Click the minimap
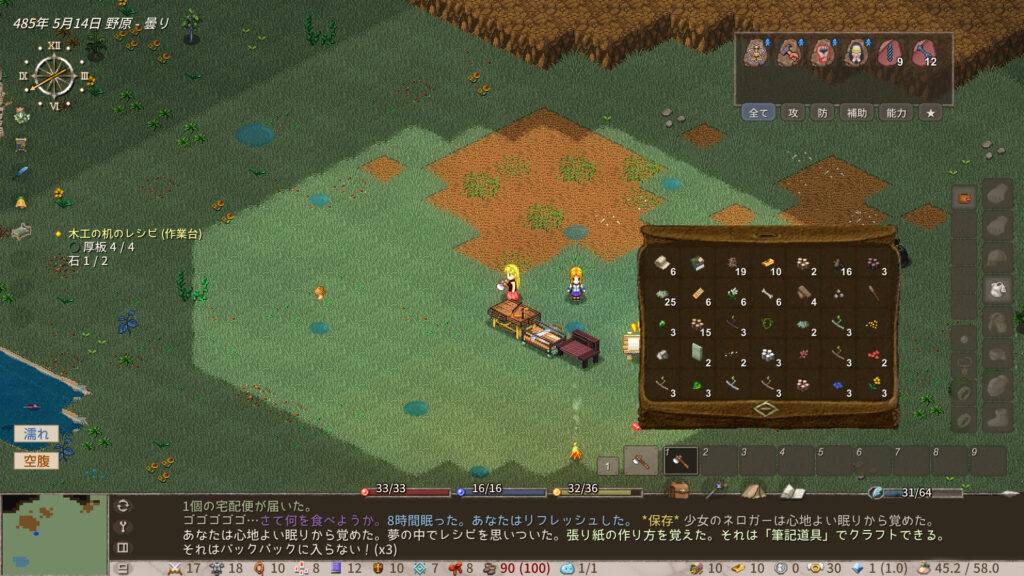Viewport: 1024px width, 576px height. [x=54, y=533]
